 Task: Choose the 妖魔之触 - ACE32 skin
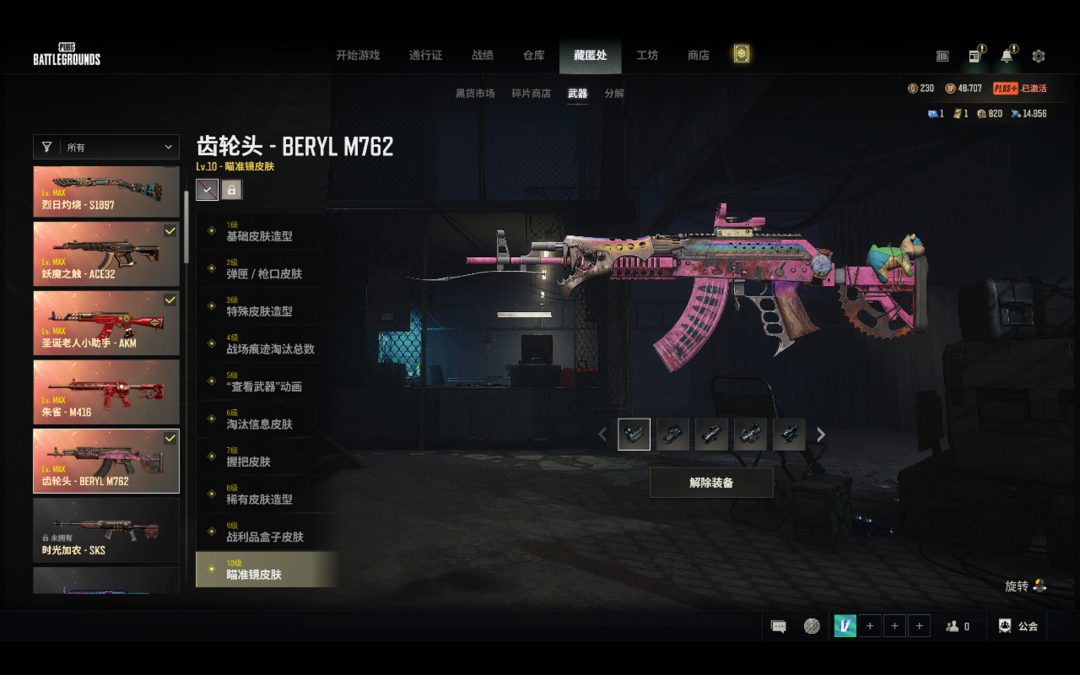coord(106,255)
